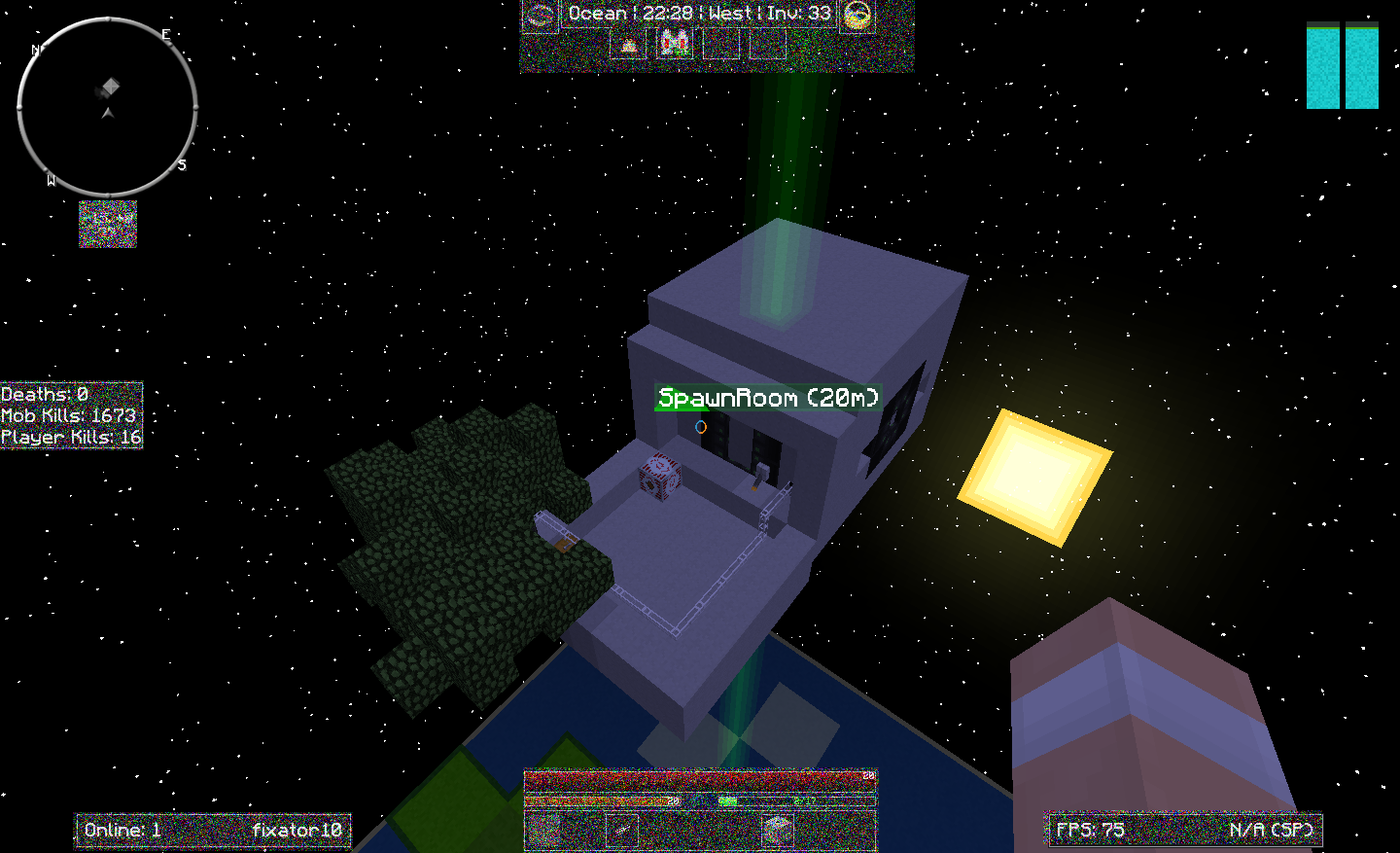Click the circular compass minimap

tap(107, 106)
